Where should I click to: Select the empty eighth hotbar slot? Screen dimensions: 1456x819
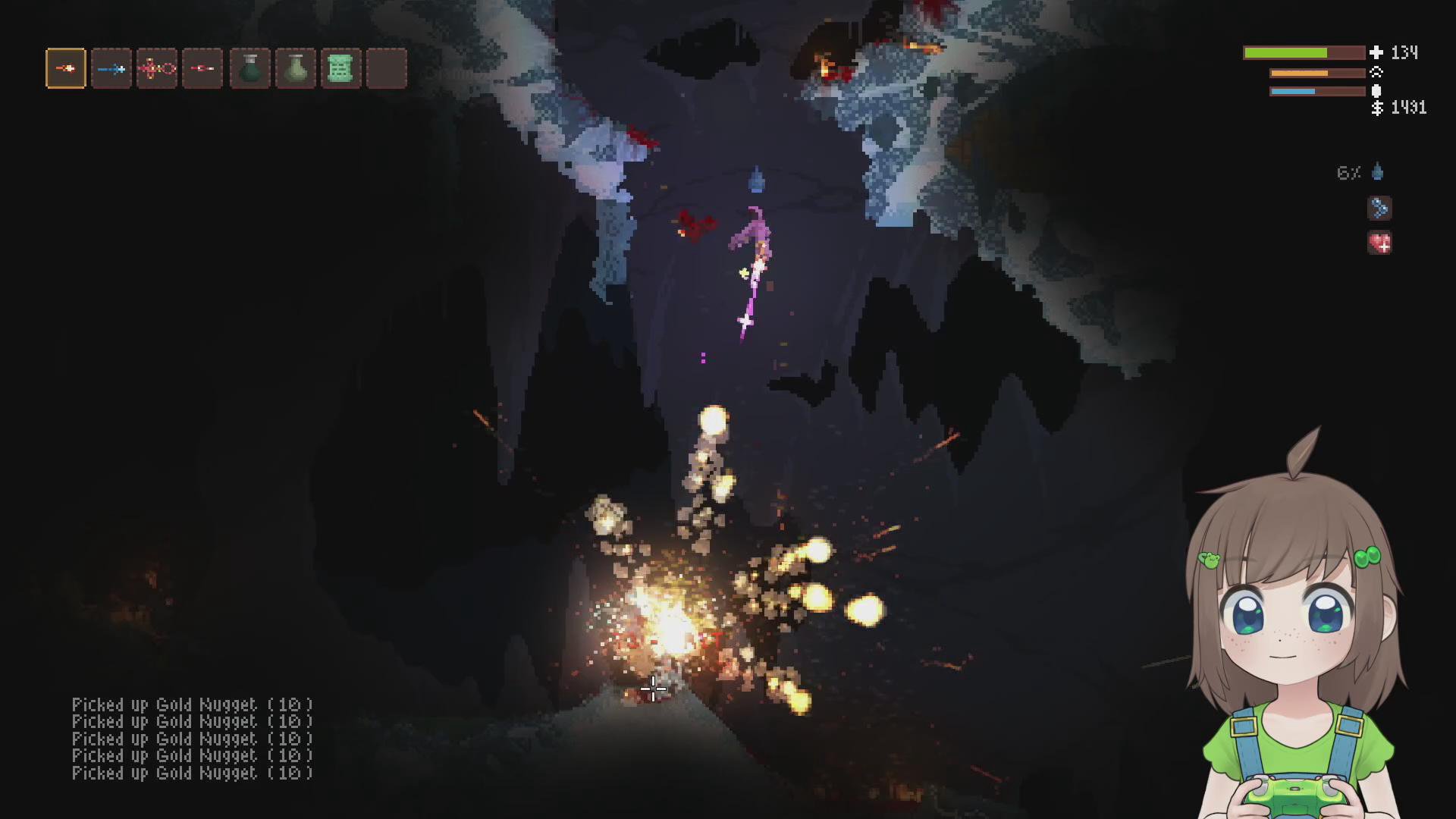pyautogui.click(x=387, y=68)
